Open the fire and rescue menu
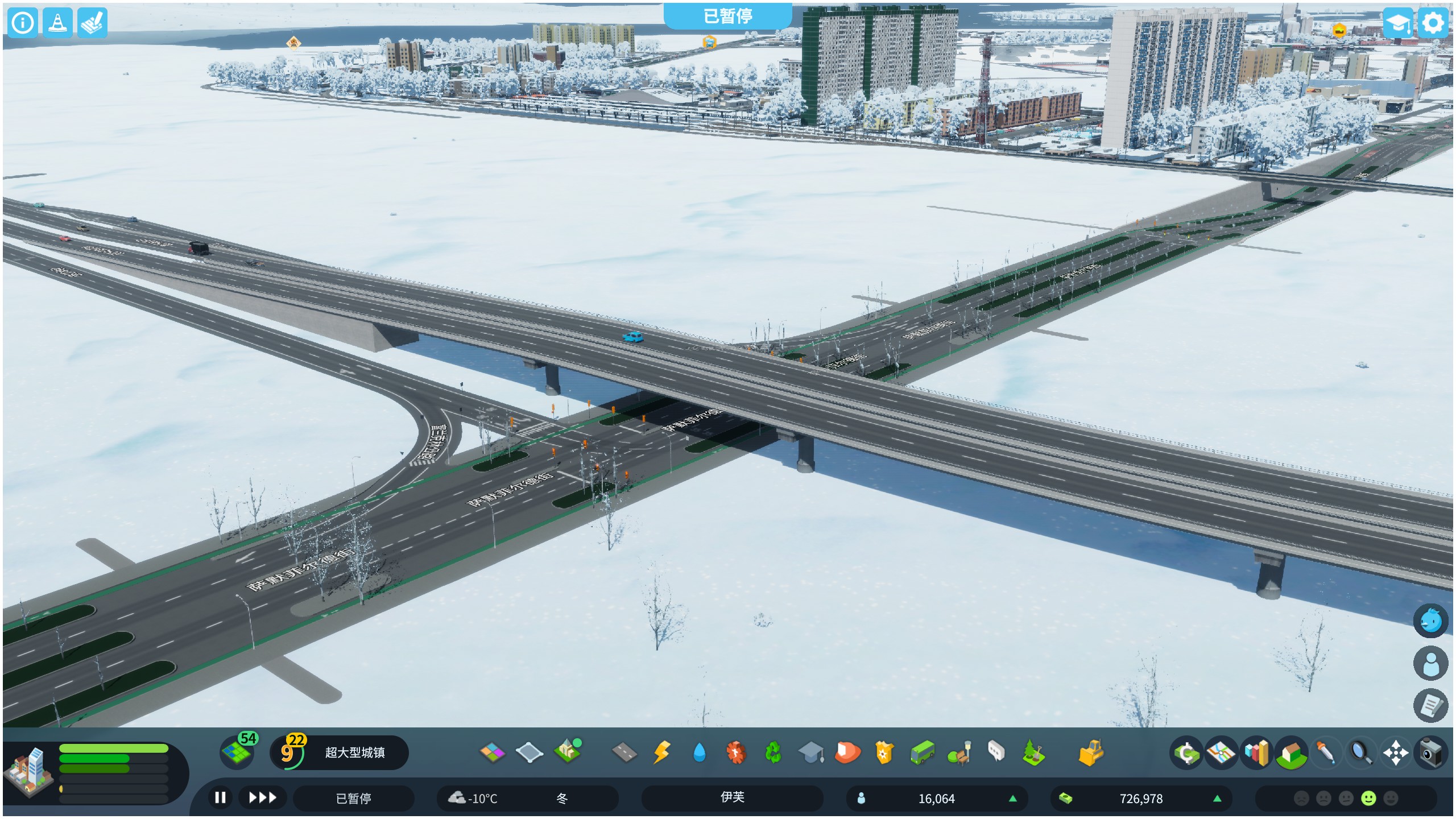 tap(847, 752)
